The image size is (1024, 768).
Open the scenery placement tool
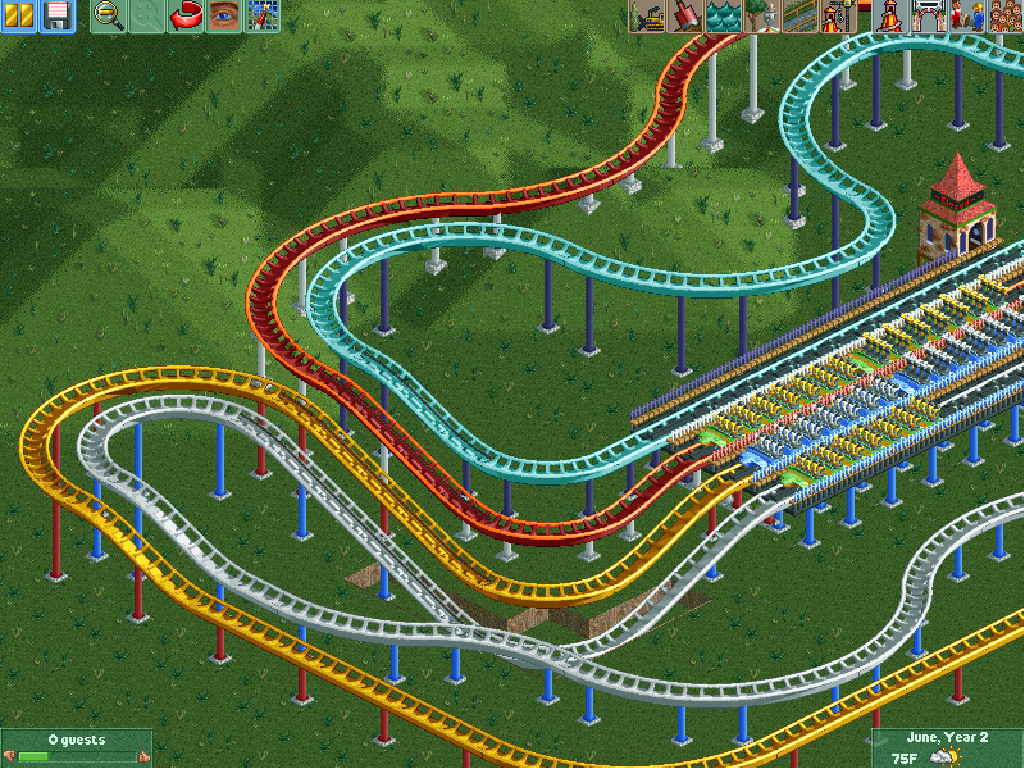pyautogui.click(x=762, y=16)
